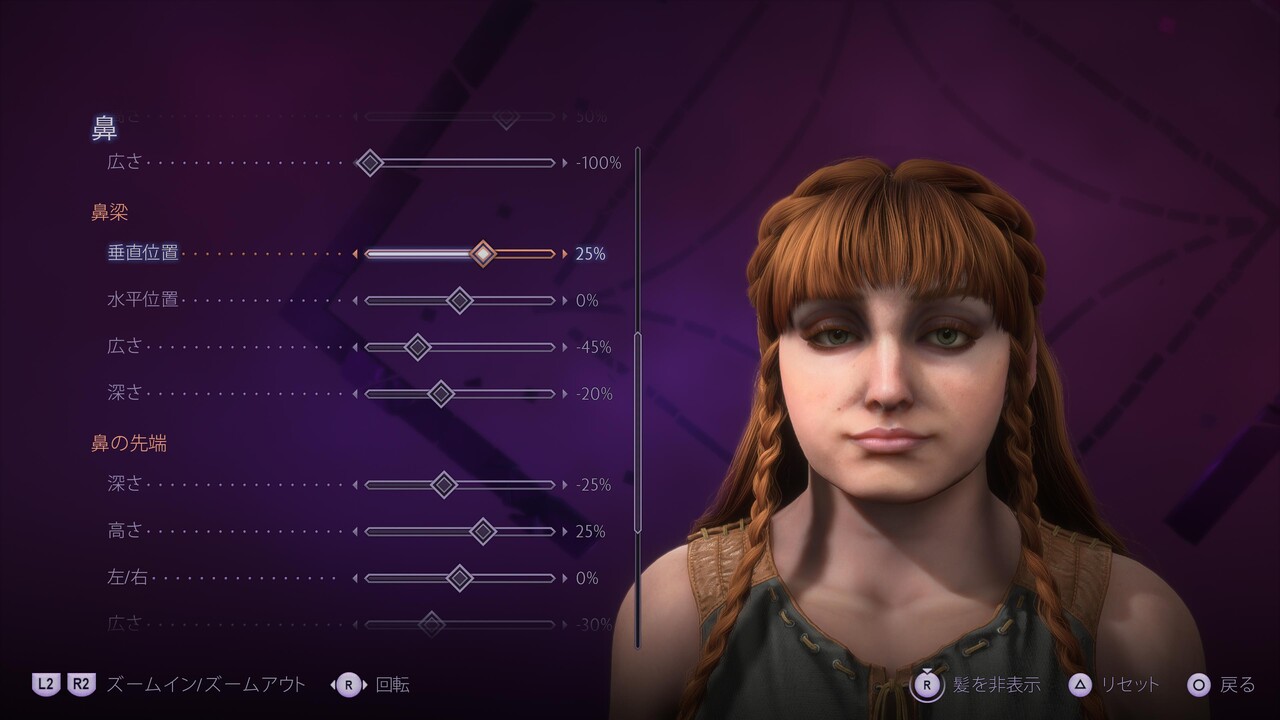Click the 鼻 広さ slider at -100%
The width and height of the screenshot is (1280, 720).
460,162
